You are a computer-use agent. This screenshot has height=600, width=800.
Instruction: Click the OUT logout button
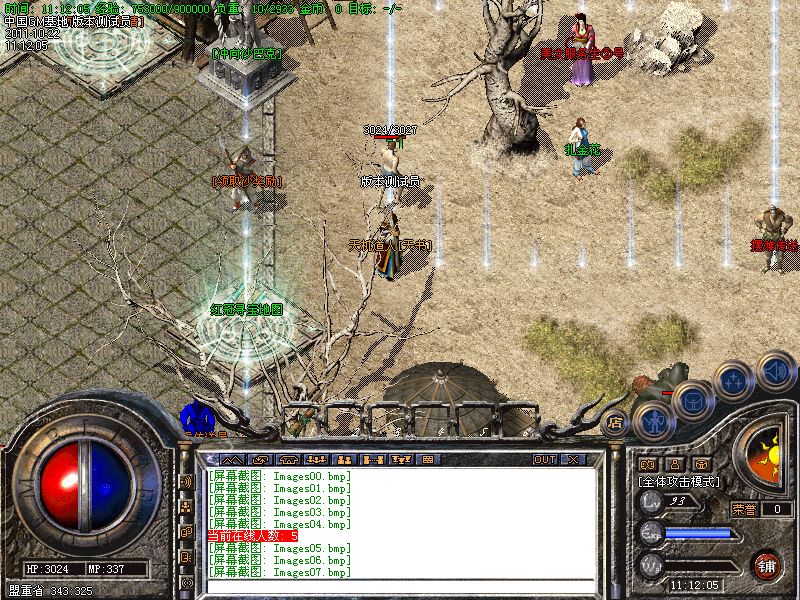(x=545, y=459)
